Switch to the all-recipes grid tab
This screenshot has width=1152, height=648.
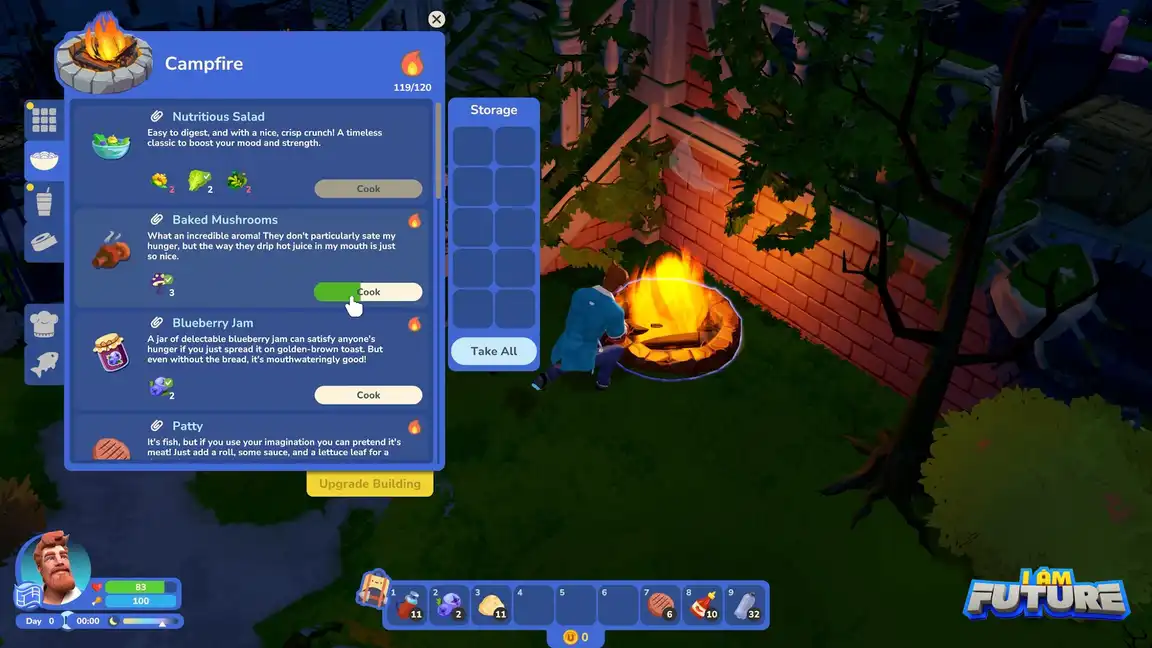[44, 120]
